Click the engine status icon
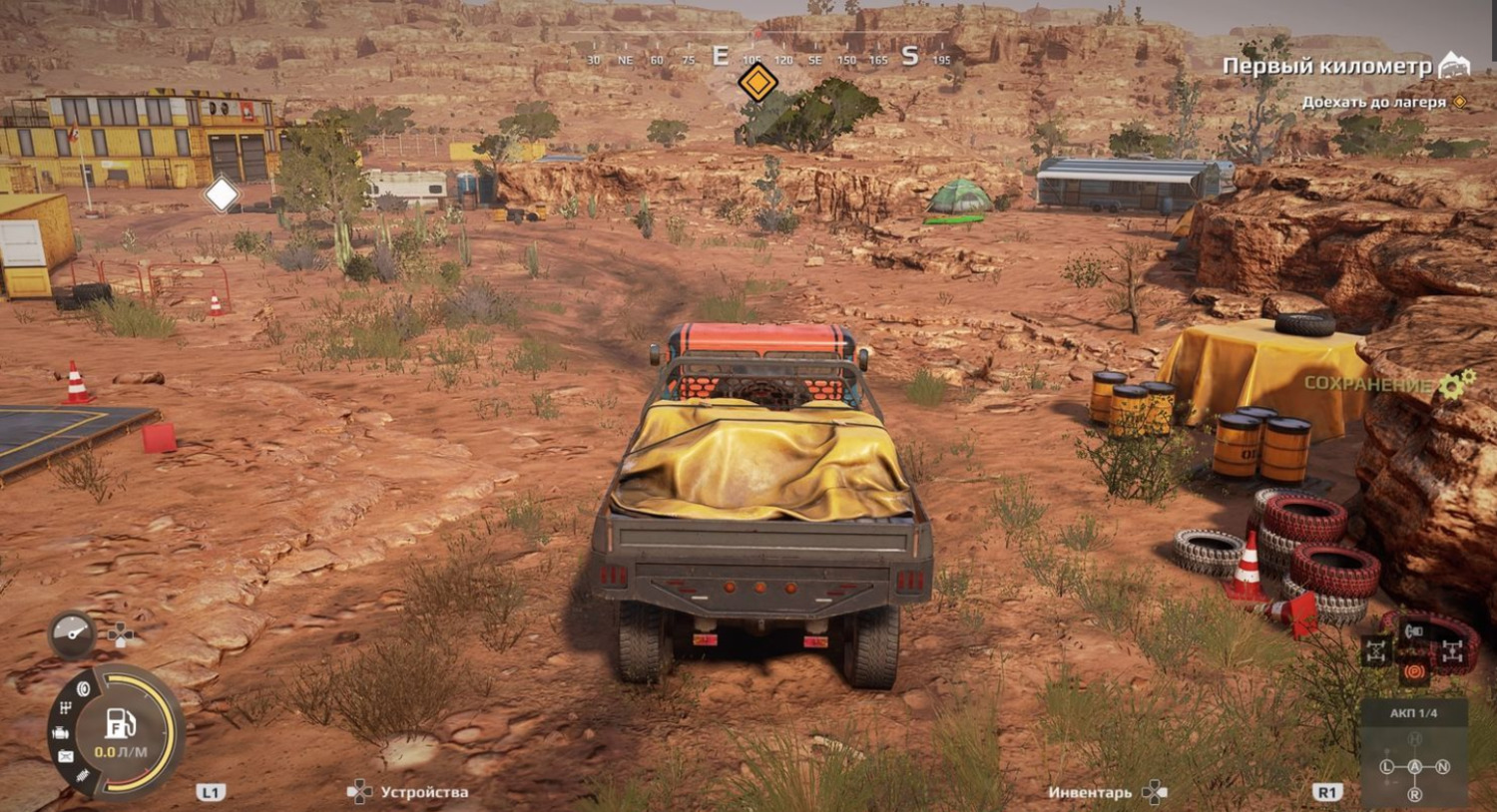The image size is (1497, 812). (x=61, y=733)
